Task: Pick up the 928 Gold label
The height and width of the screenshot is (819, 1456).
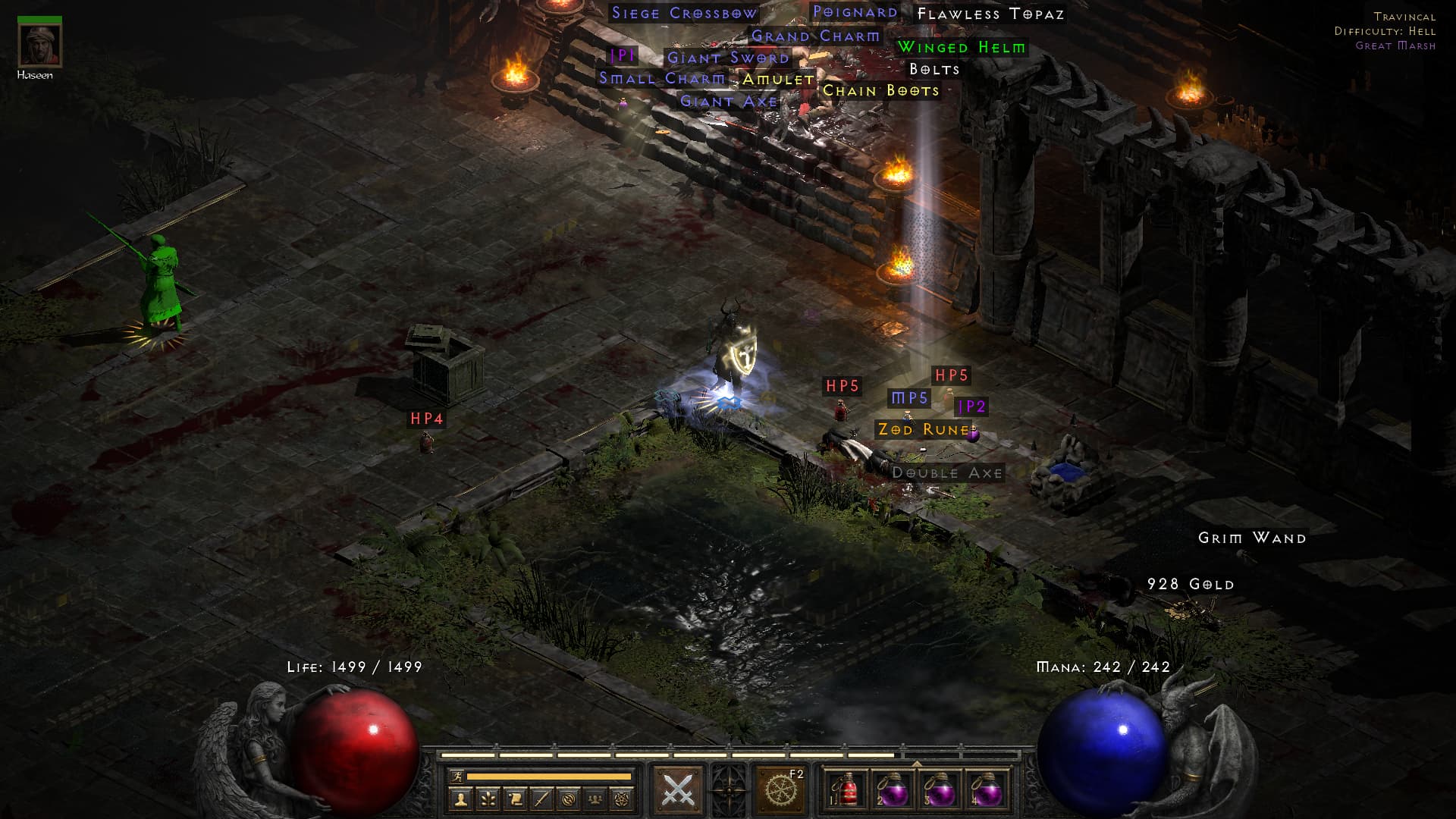Action: click(x=1190, y=584)
